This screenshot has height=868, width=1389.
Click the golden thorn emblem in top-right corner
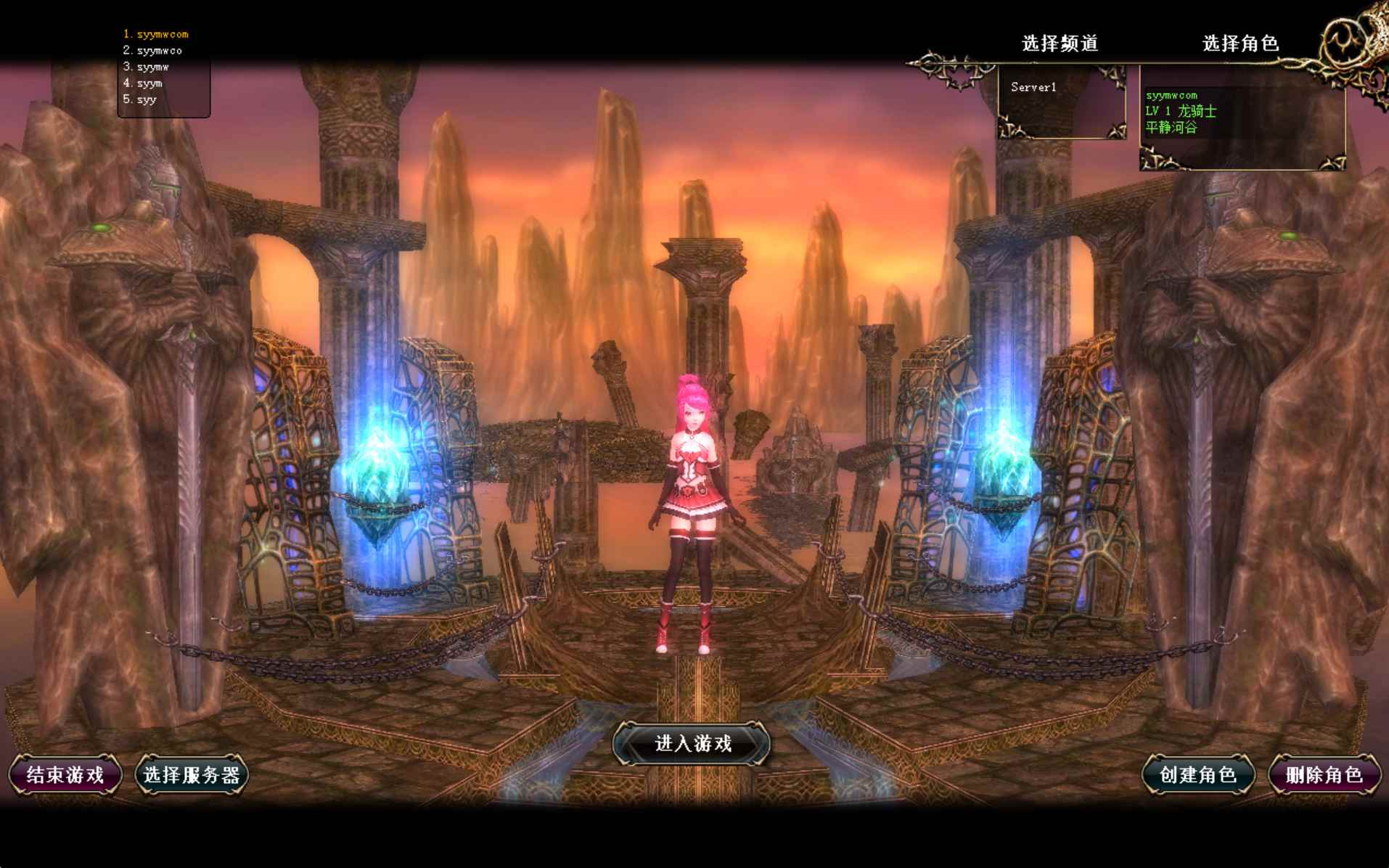1346,40
